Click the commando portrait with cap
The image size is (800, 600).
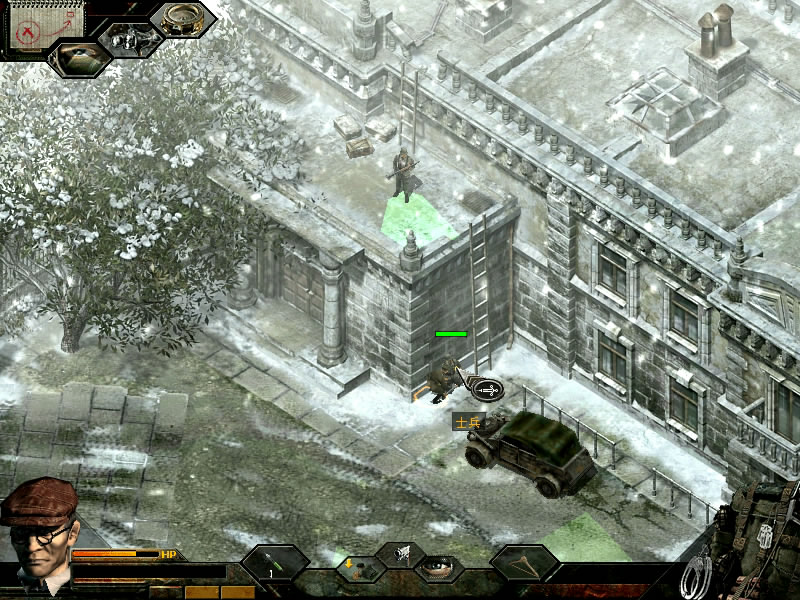coord(38,530)
